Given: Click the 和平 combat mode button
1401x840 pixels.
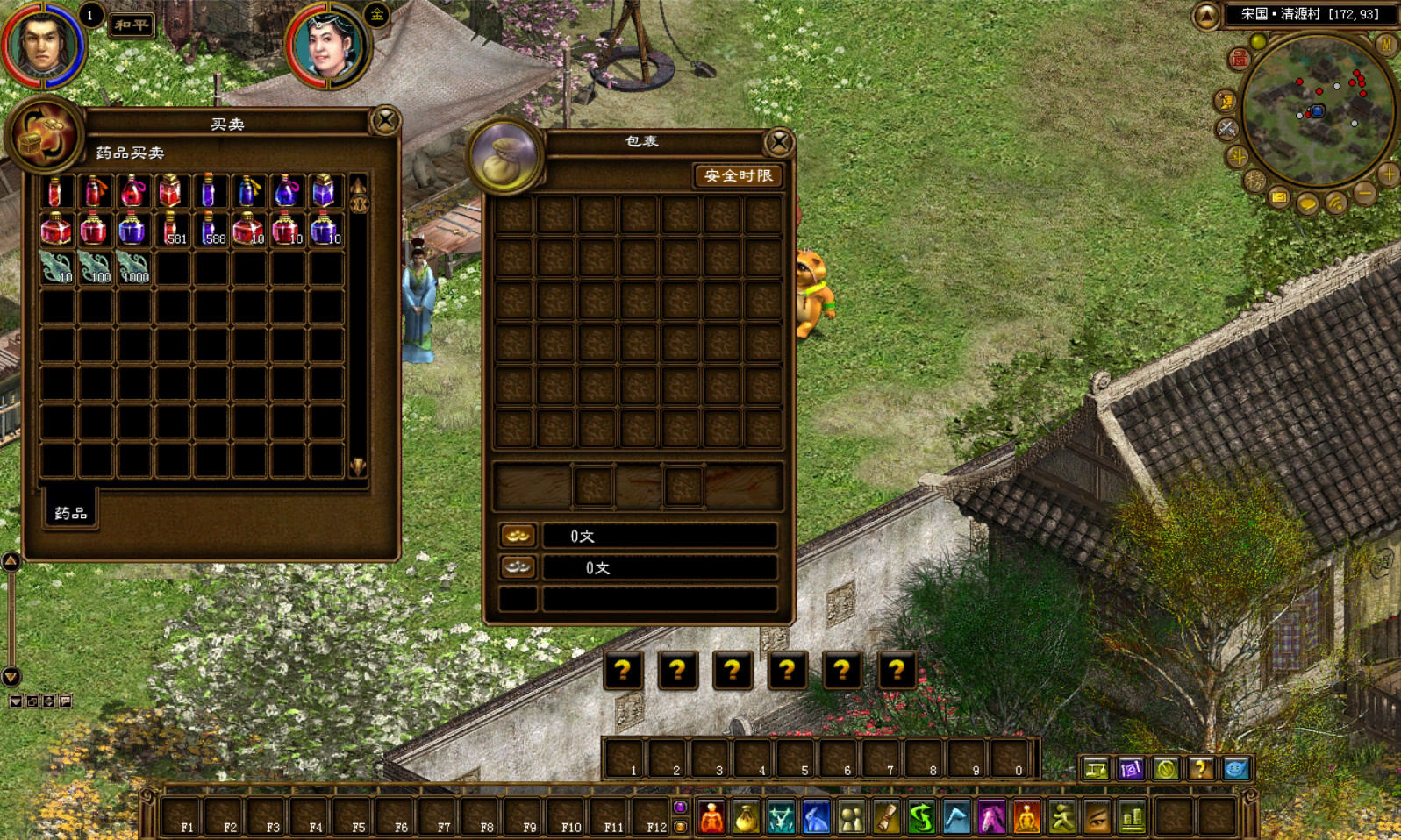Looking at the screenshot, I should (132, 25).
